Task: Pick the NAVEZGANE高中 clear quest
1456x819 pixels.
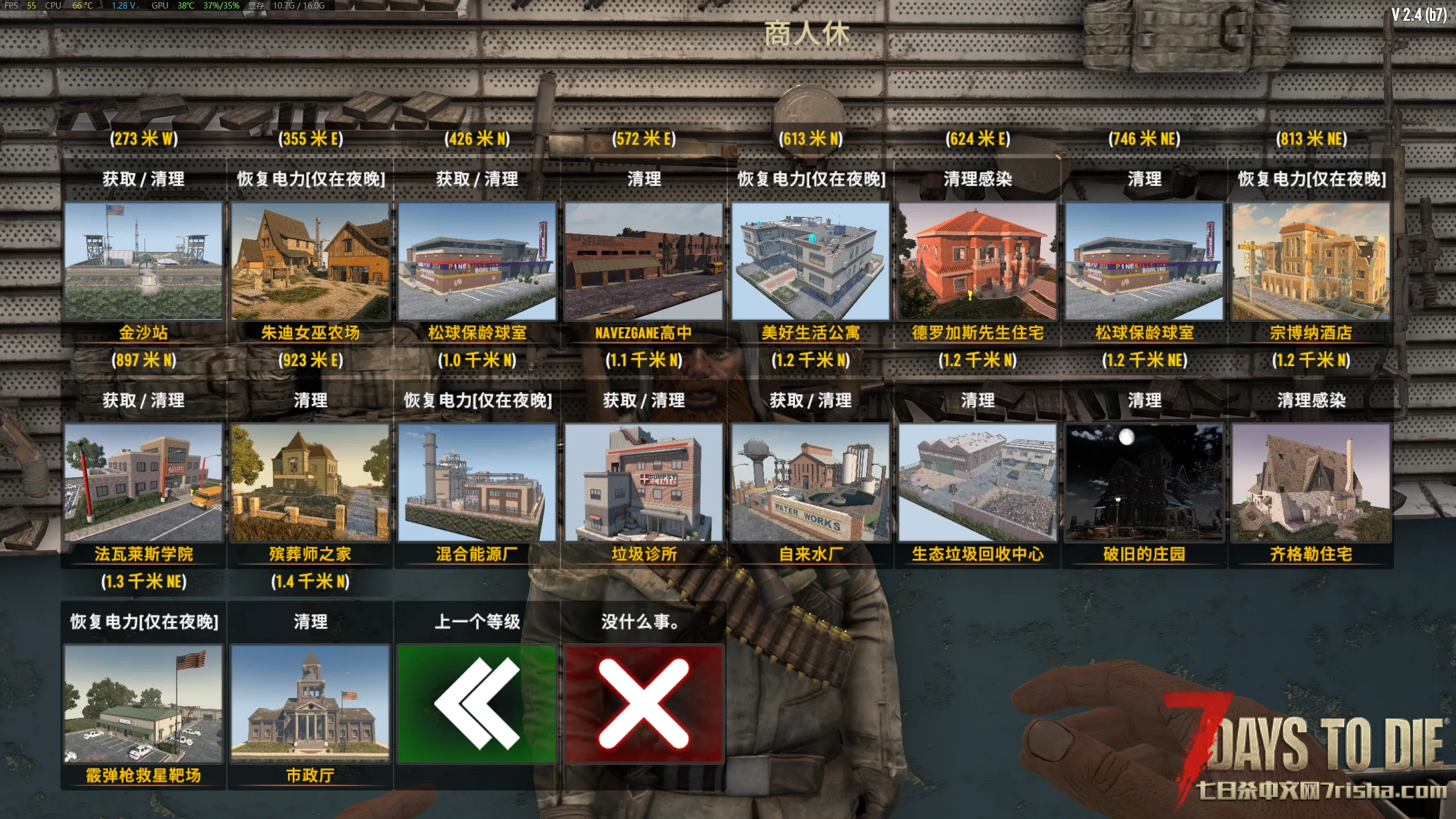Action: click(x=644, y=261)
